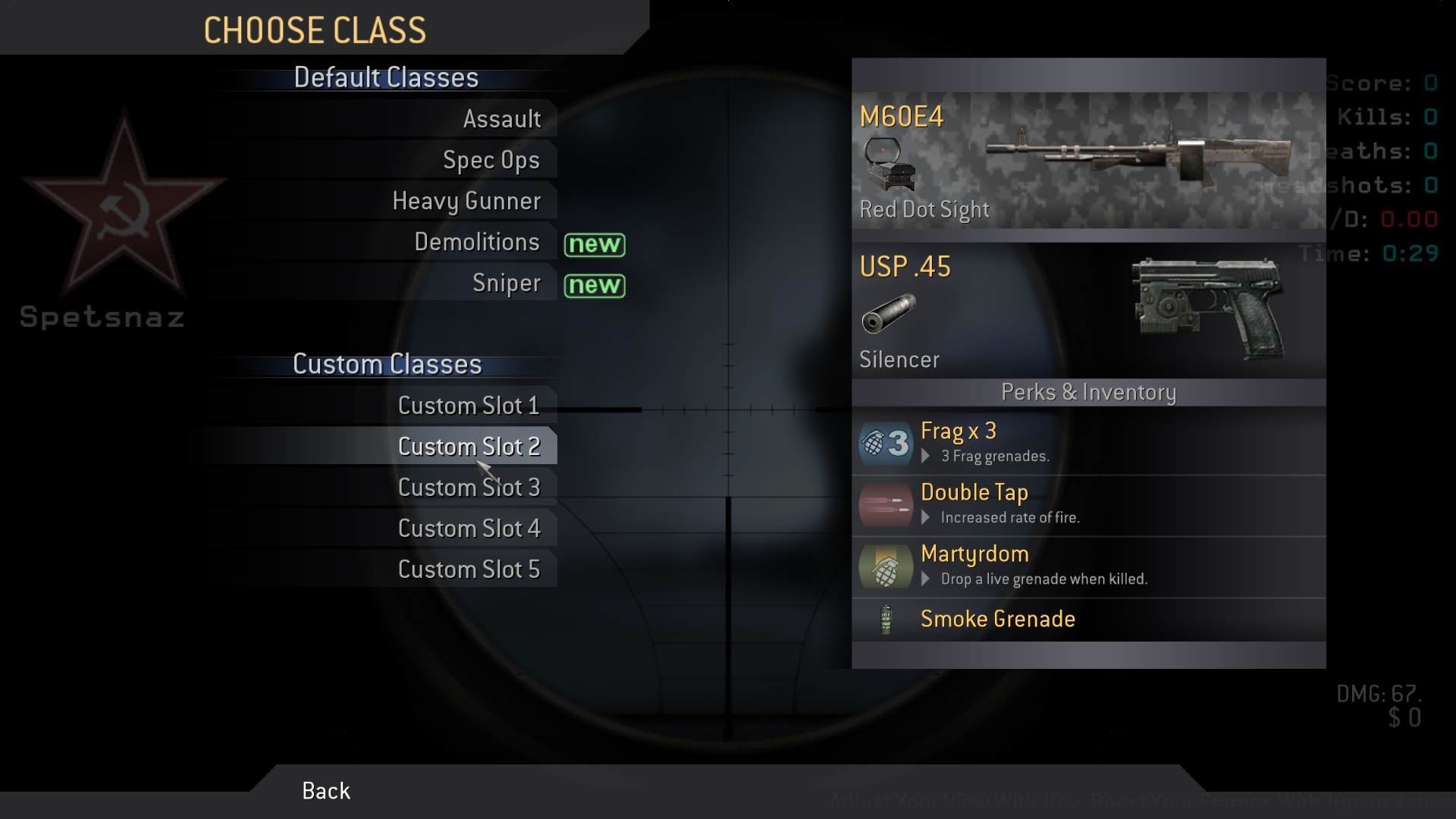
Task: Choose the Spec Ops class
Action: [491, 160]
